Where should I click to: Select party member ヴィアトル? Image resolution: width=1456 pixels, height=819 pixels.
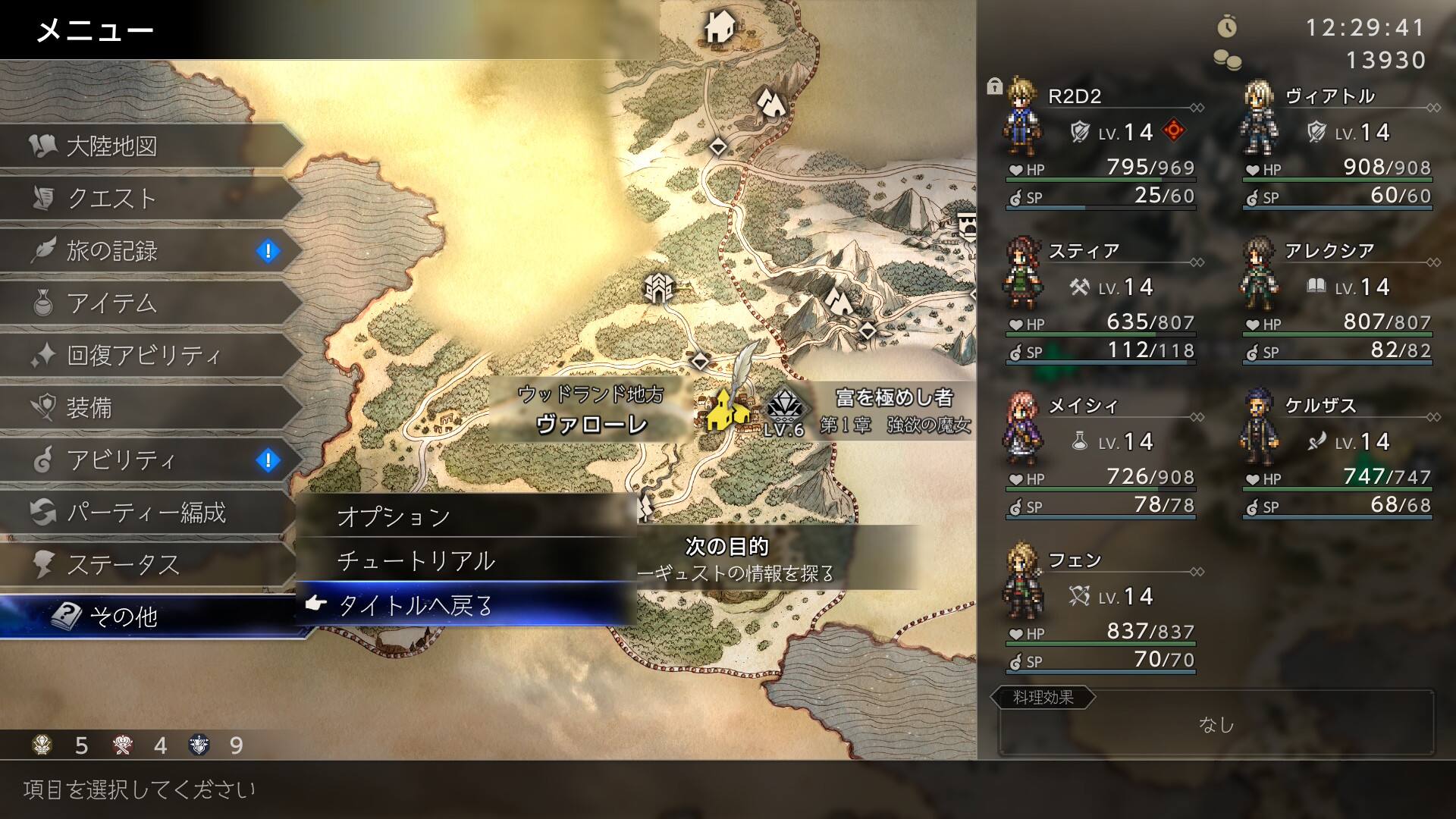pyautogui.click(x=1336, y=144)
